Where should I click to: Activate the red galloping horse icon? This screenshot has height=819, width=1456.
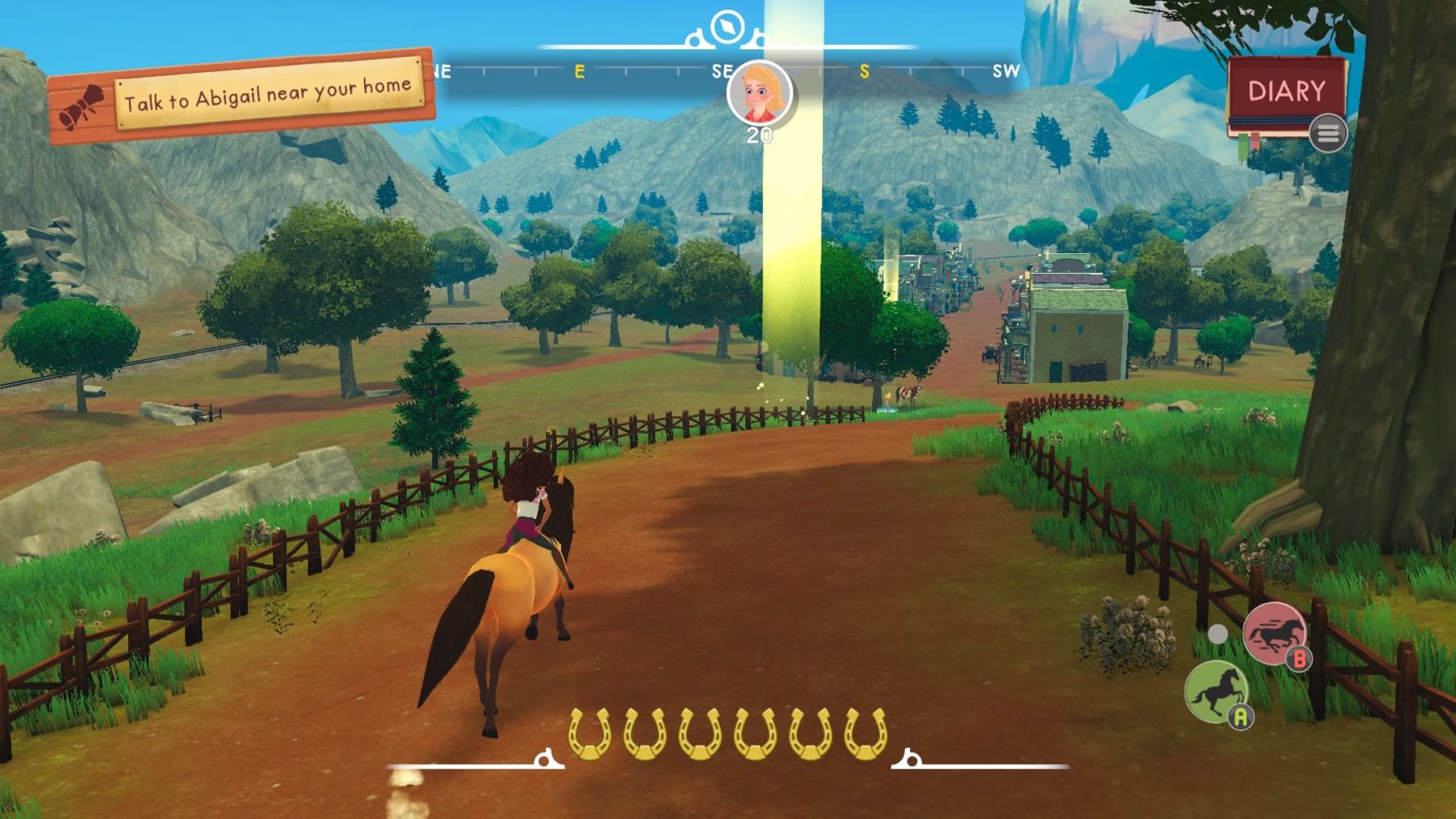pyautogui.click(x=1274, y=632)
